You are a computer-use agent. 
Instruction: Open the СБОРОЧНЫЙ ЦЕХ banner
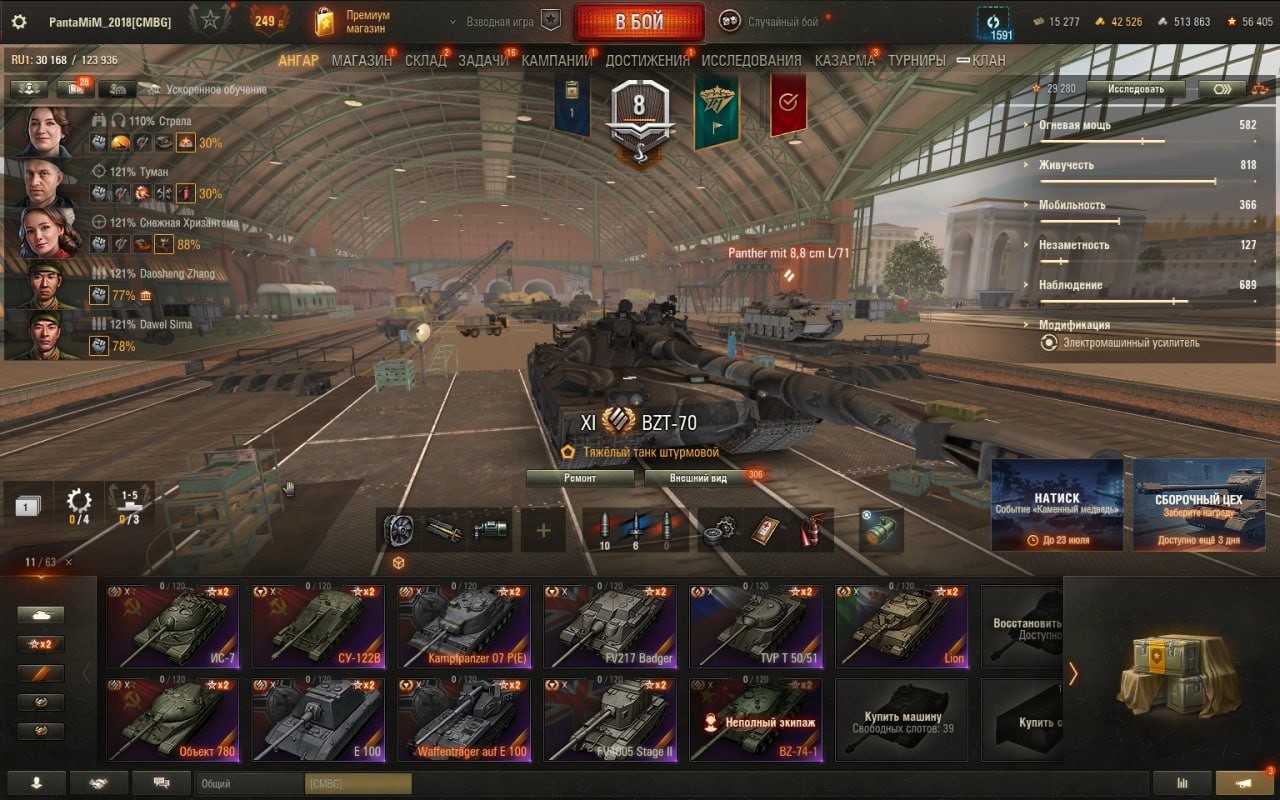click(x=1198, y=505)
